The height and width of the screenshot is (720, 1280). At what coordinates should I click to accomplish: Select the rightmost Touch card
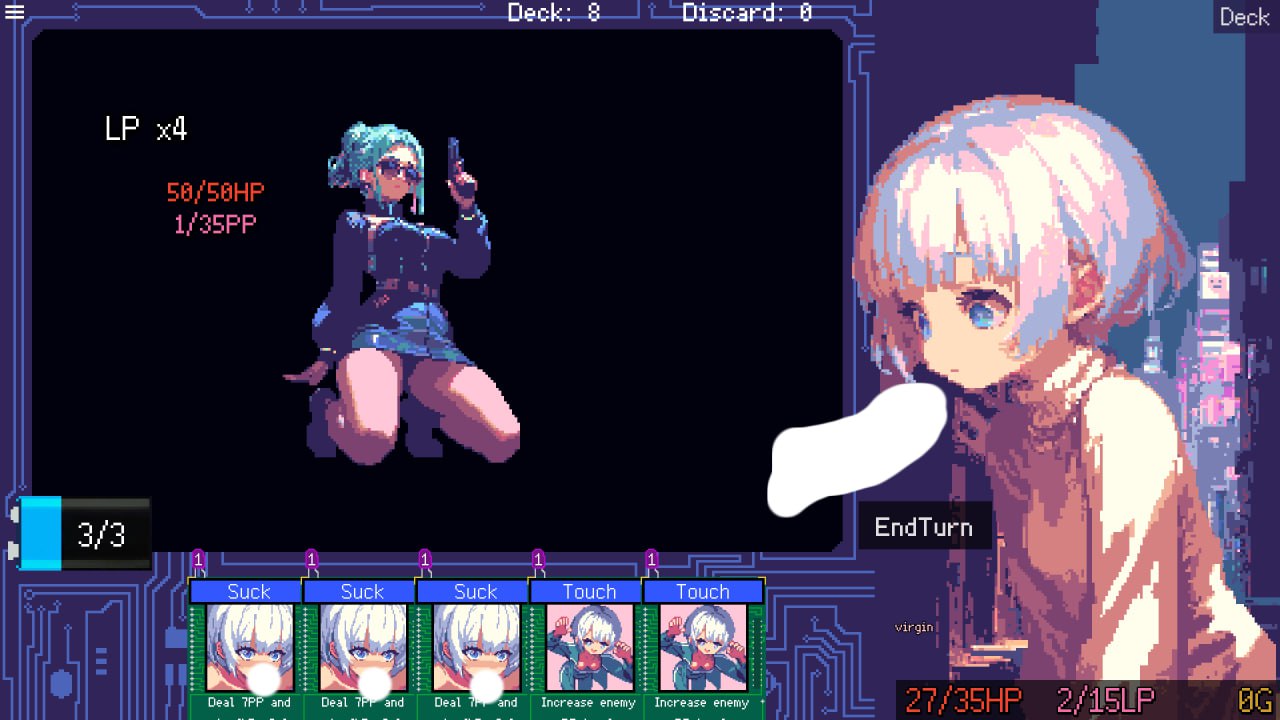702,645
